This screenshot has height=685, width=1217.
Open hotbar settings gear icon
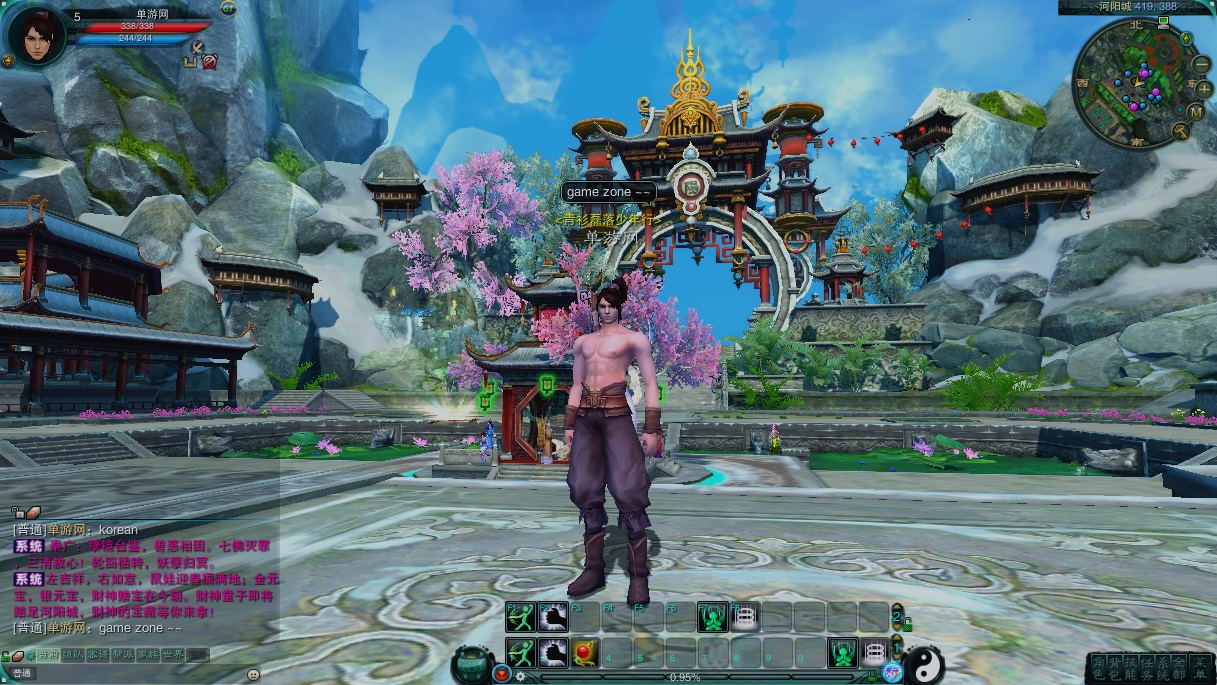click(520, 677)
